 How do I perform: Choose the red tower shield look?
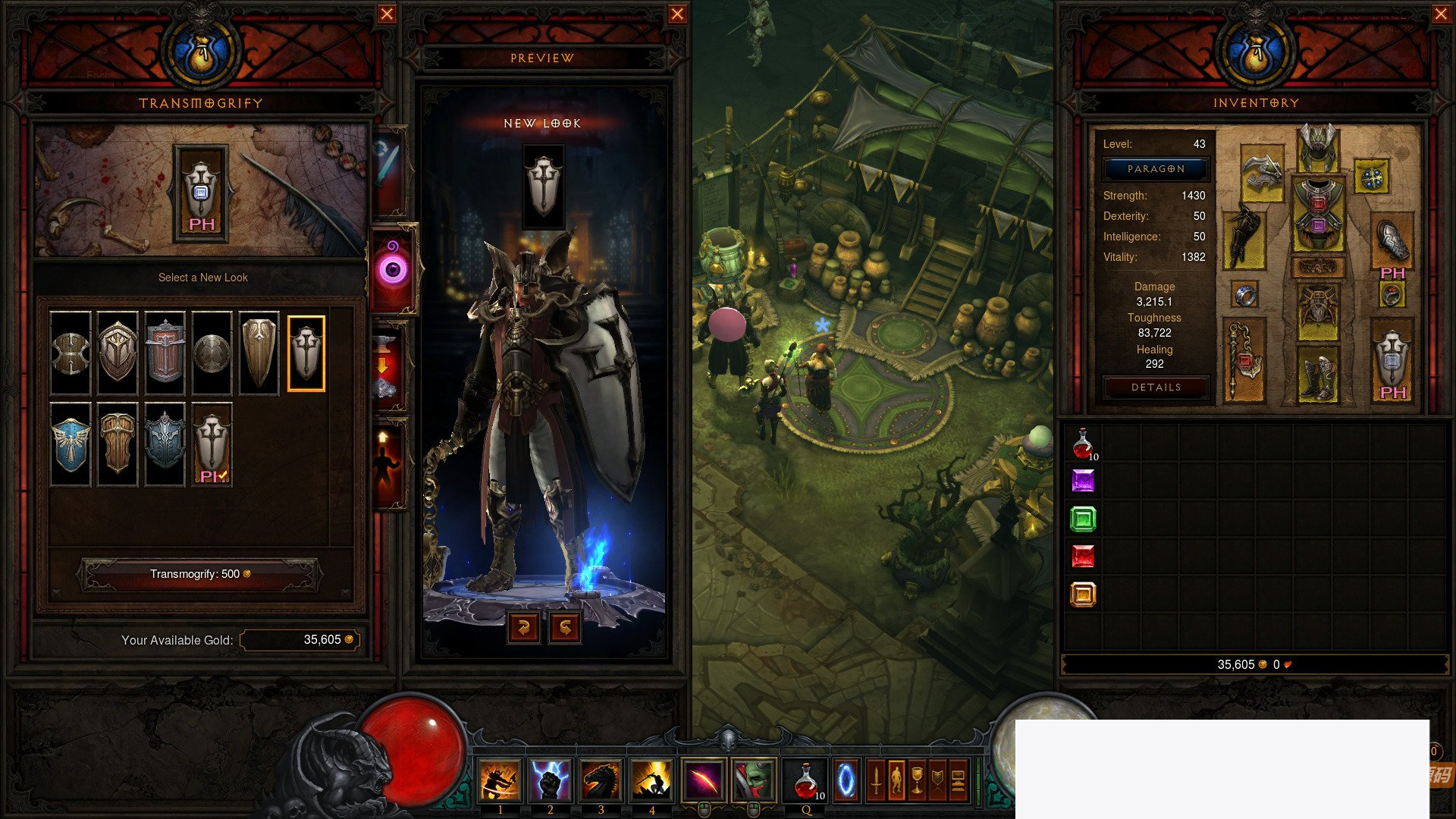165,353
